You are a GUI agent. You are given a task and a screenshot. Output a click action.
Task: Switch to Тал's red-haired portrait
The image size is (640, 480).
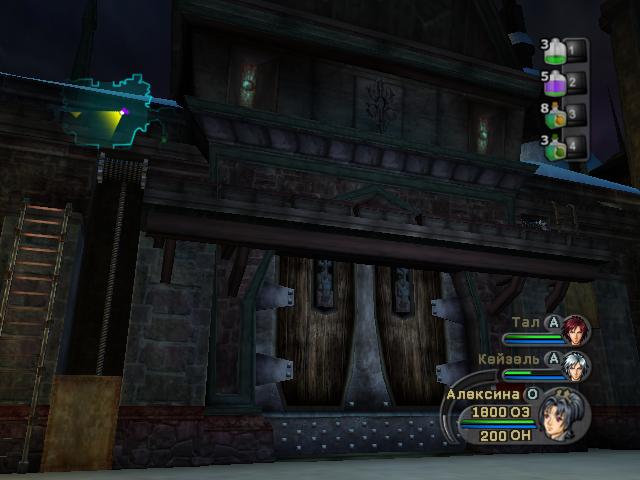click(x=577, y=329)
